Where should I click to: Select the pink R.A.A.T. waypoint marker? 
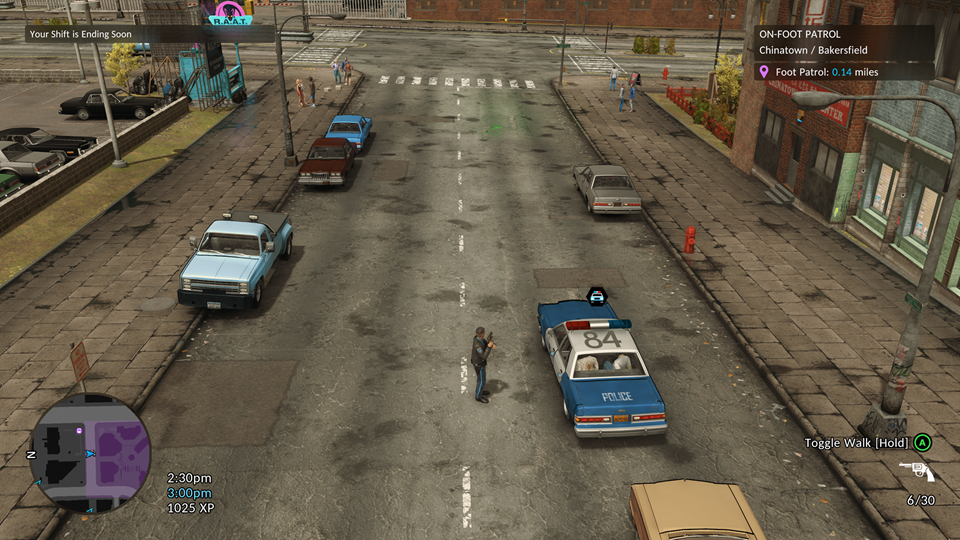(229, 13)
